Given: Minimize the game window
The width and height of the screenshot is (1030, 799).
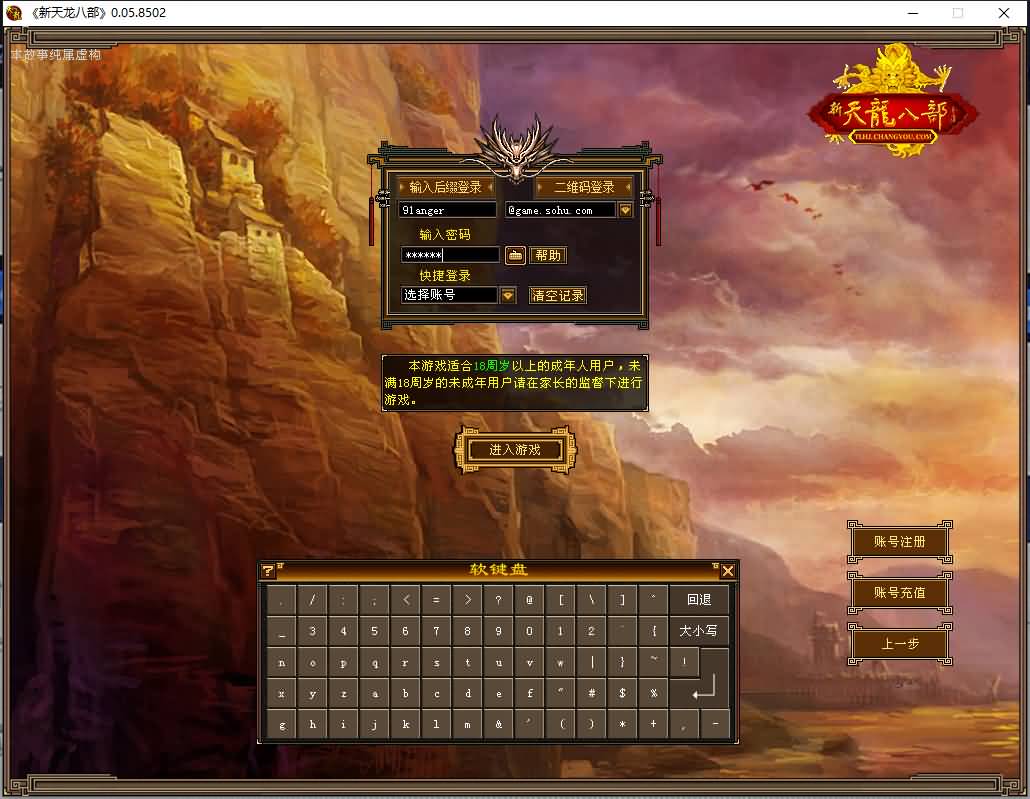Looking at the screenshot, I should point(912,13).
